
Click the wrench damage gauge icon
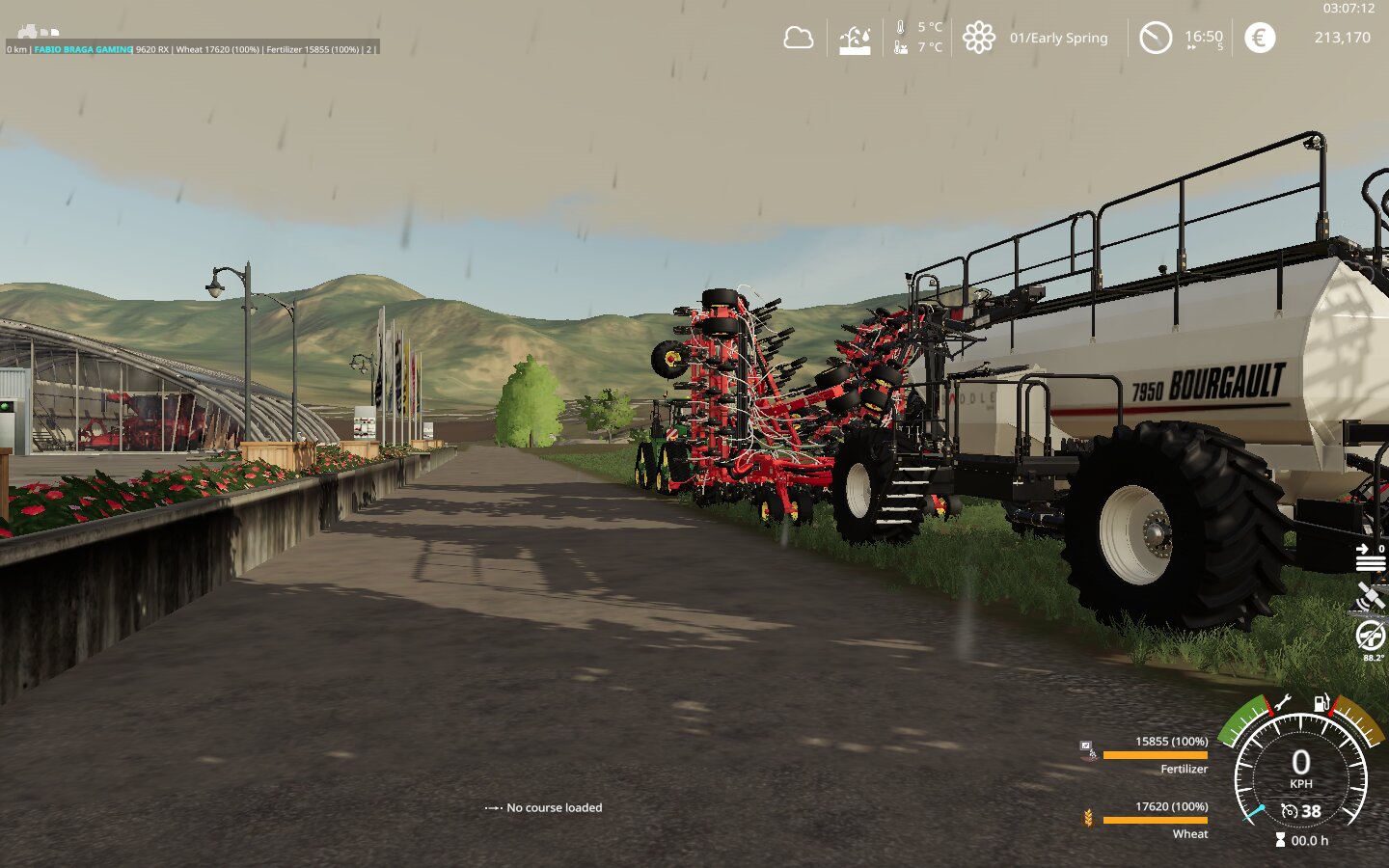pyautogui.click(x=1283, y=703)
